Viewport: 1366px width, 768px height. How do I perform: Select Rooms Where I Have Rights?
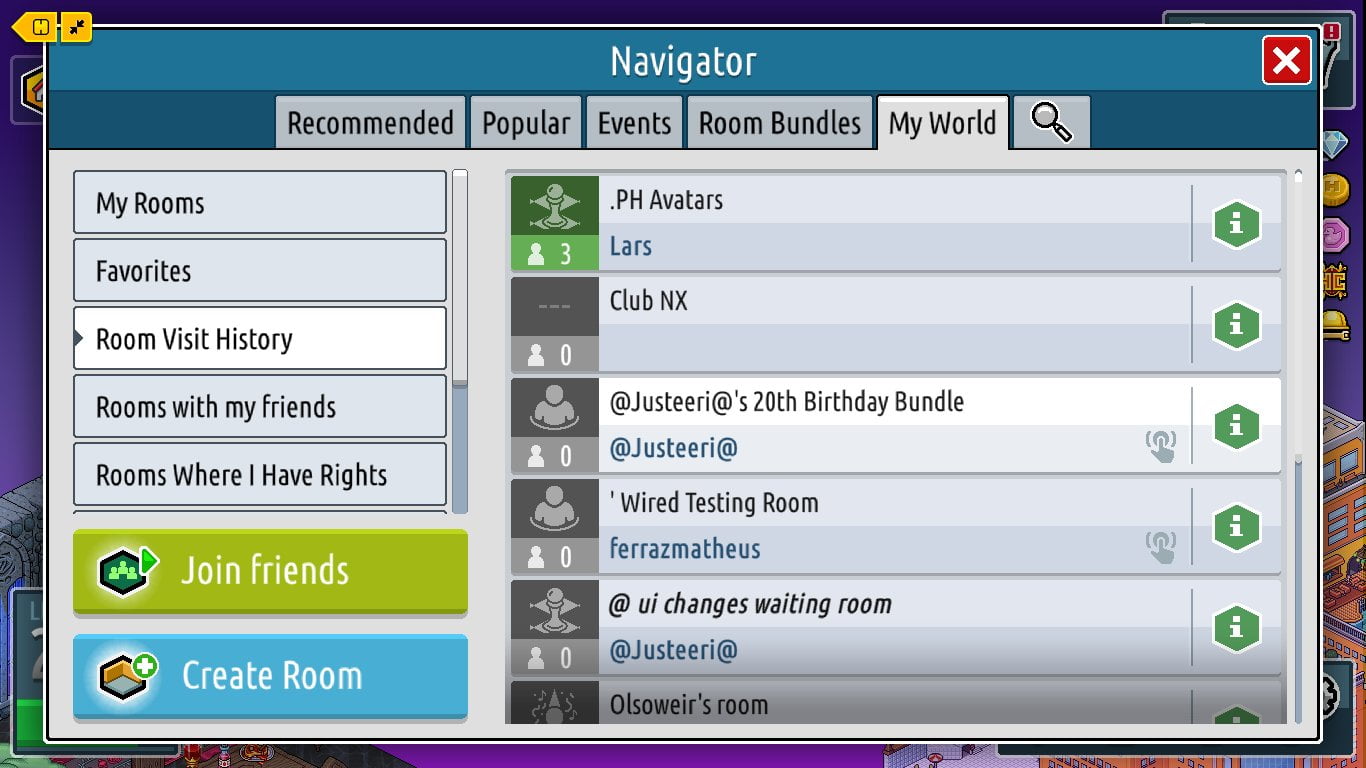click(259, 475)
